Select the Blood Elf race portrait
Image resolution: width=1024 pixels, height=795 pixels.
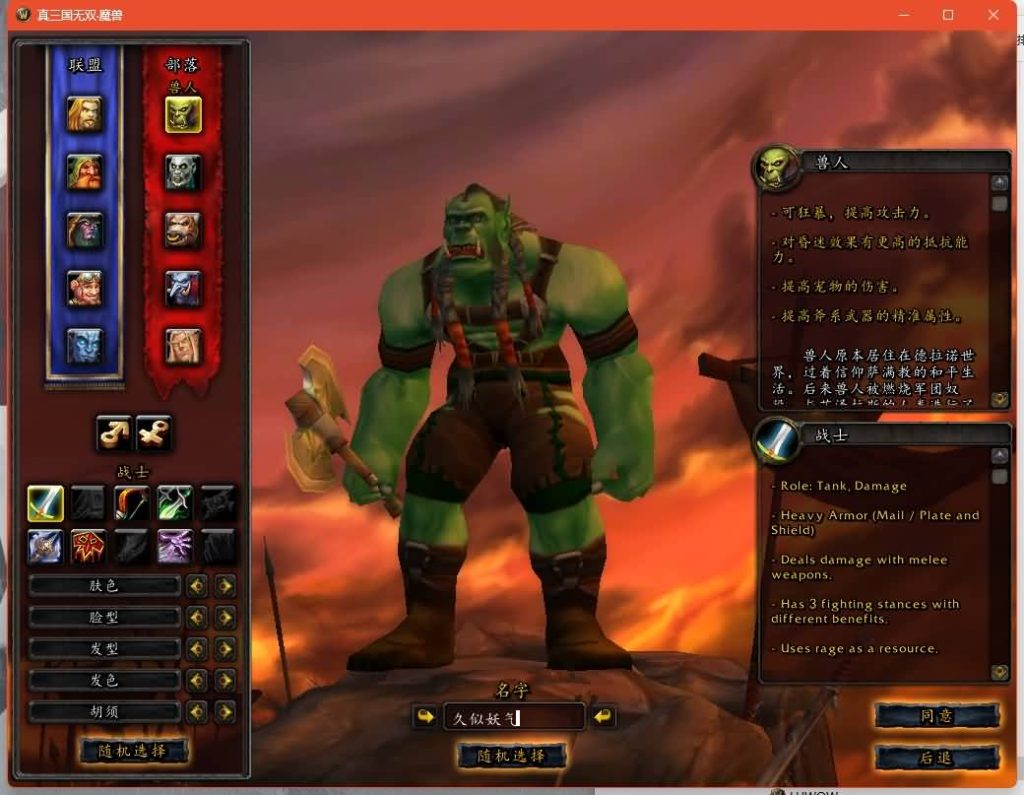point(183,346)
